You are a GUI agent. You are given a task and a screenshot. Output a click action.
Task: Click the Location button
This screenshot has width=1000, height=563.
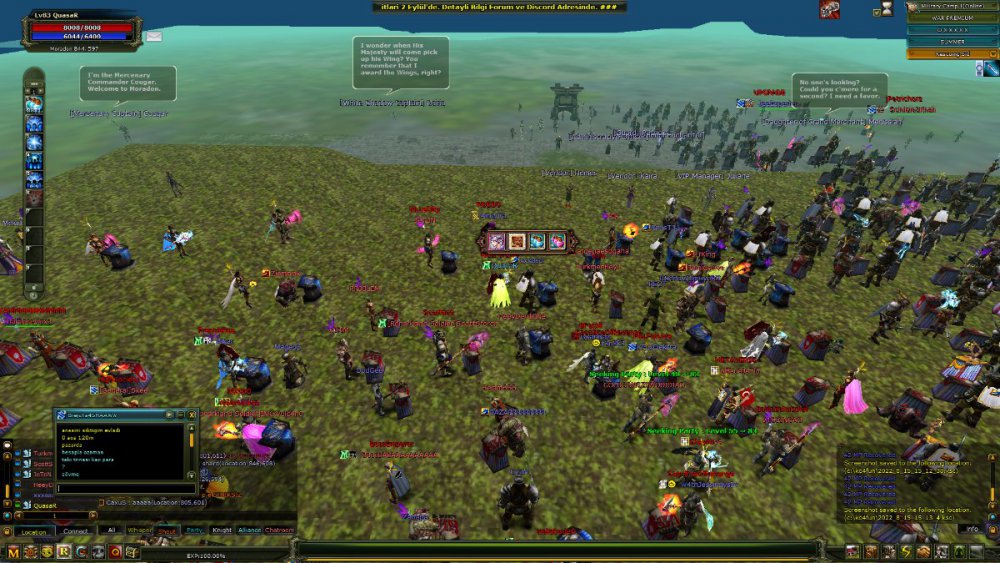[33, 531]
